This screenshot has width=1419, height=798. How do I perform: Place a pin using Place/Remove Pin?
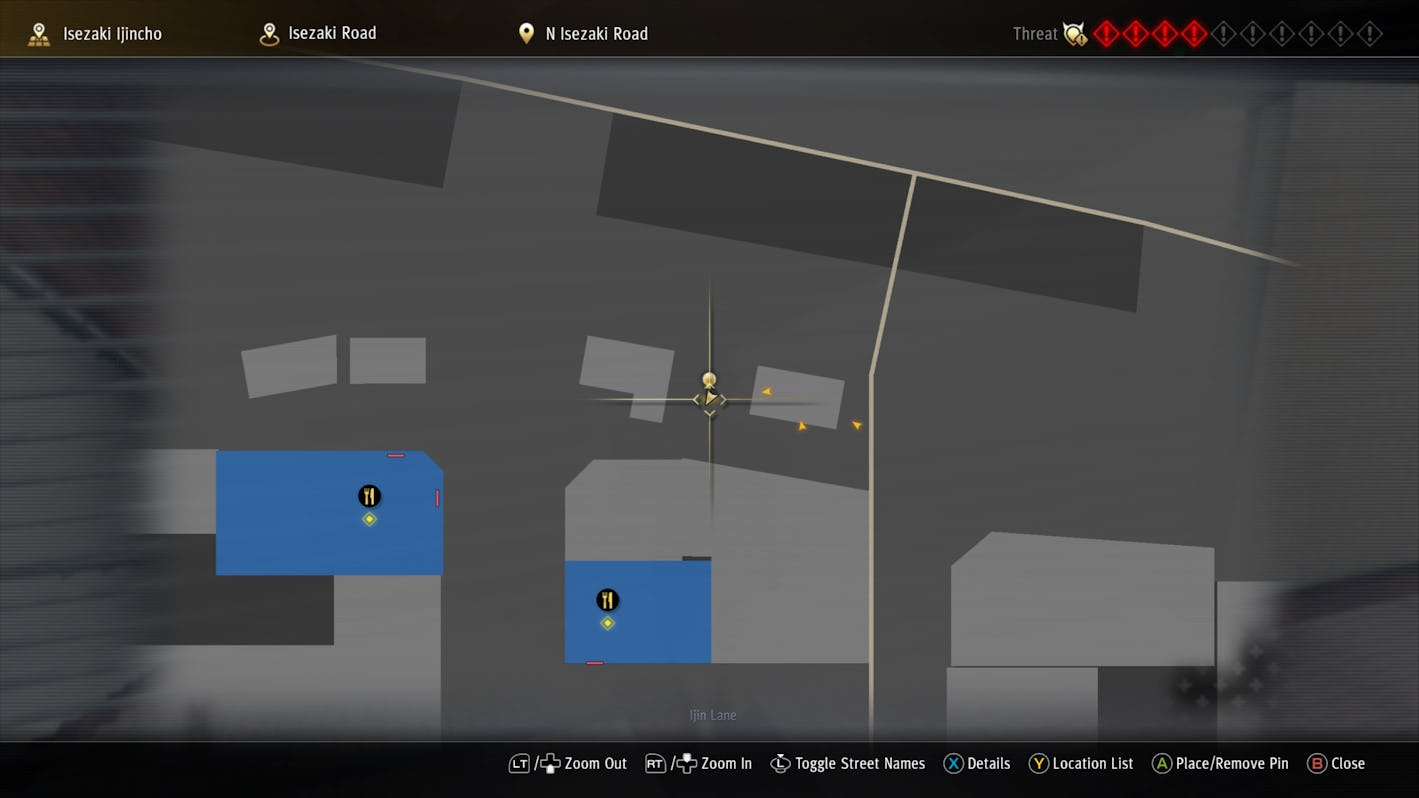click(x=1219, y=763)
